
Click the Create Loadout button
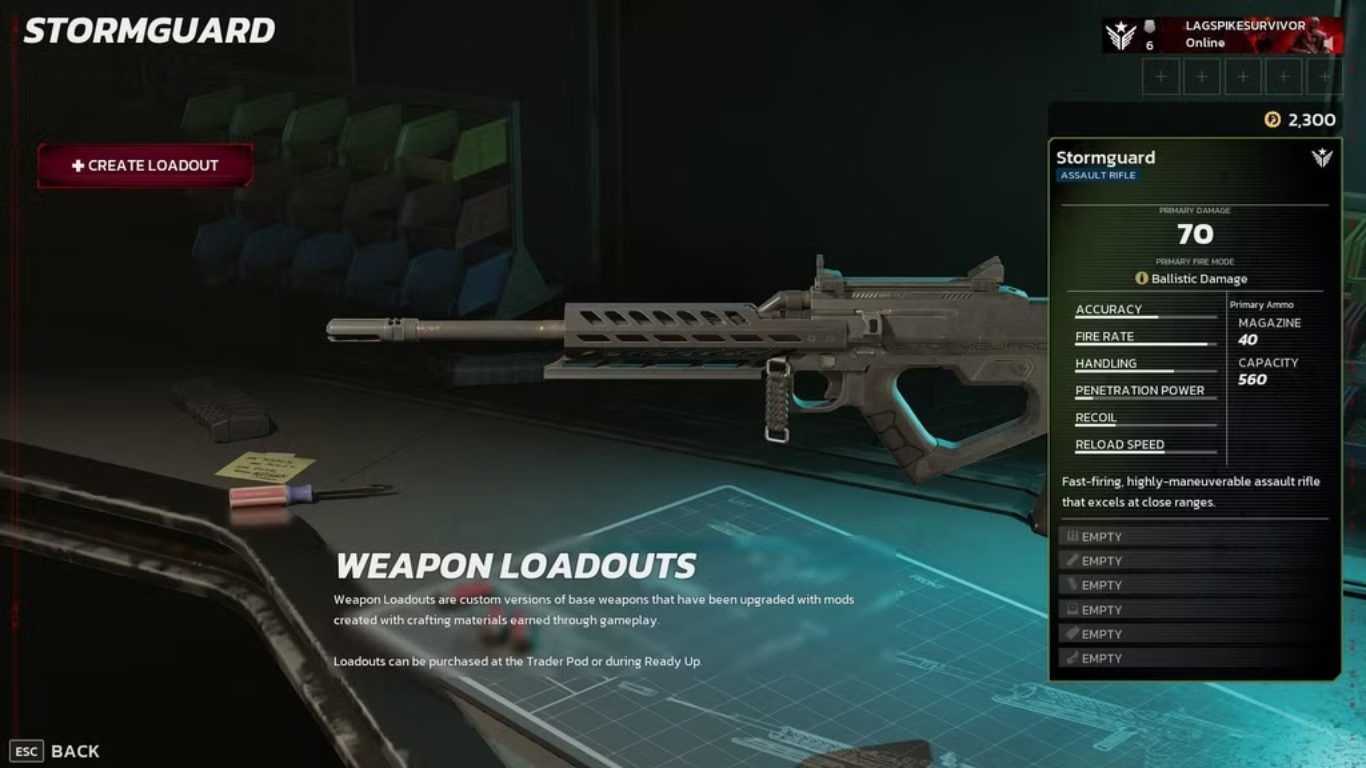point(145,166)
